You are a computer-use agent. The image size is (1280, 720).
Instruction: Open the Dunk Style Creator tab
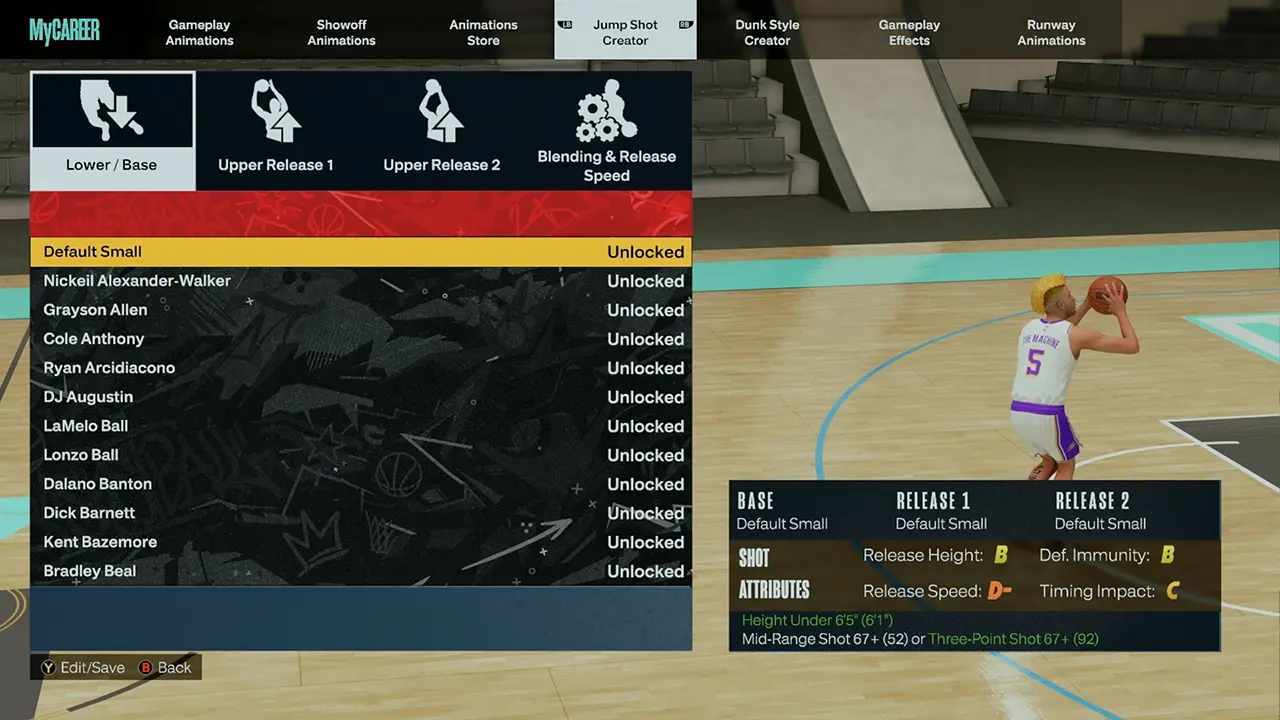click(x=767, y=32)
